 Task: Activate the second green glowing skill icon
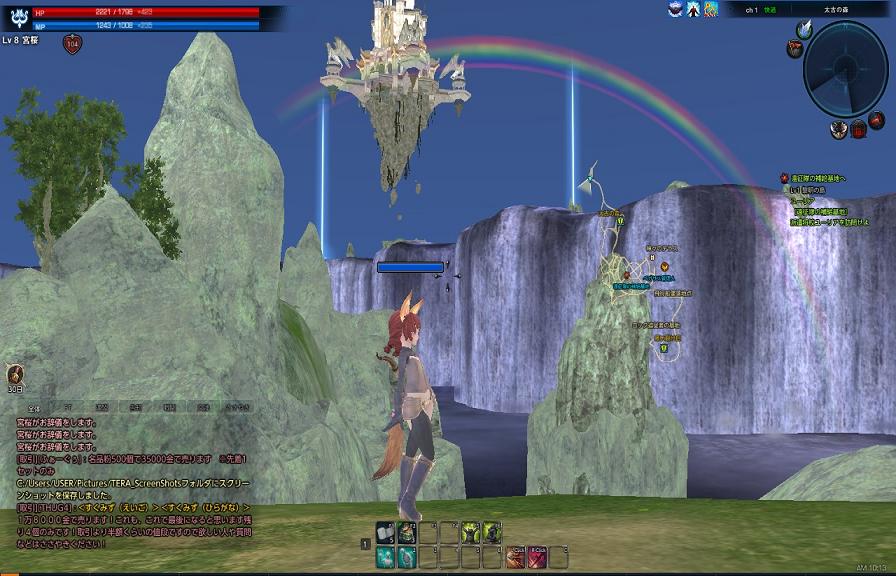click(492, 532)
